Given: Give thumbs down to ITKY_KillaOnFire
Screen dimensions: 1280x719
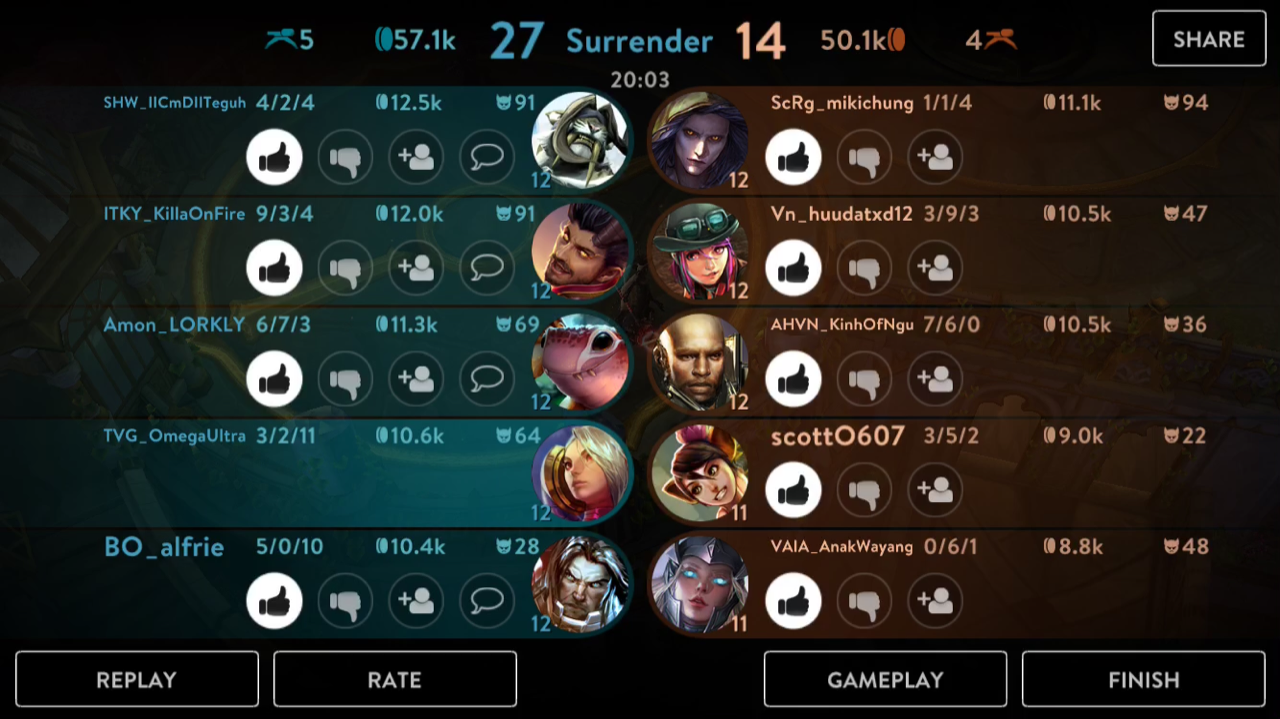Looking at the screenshot, I should [345, 268].
